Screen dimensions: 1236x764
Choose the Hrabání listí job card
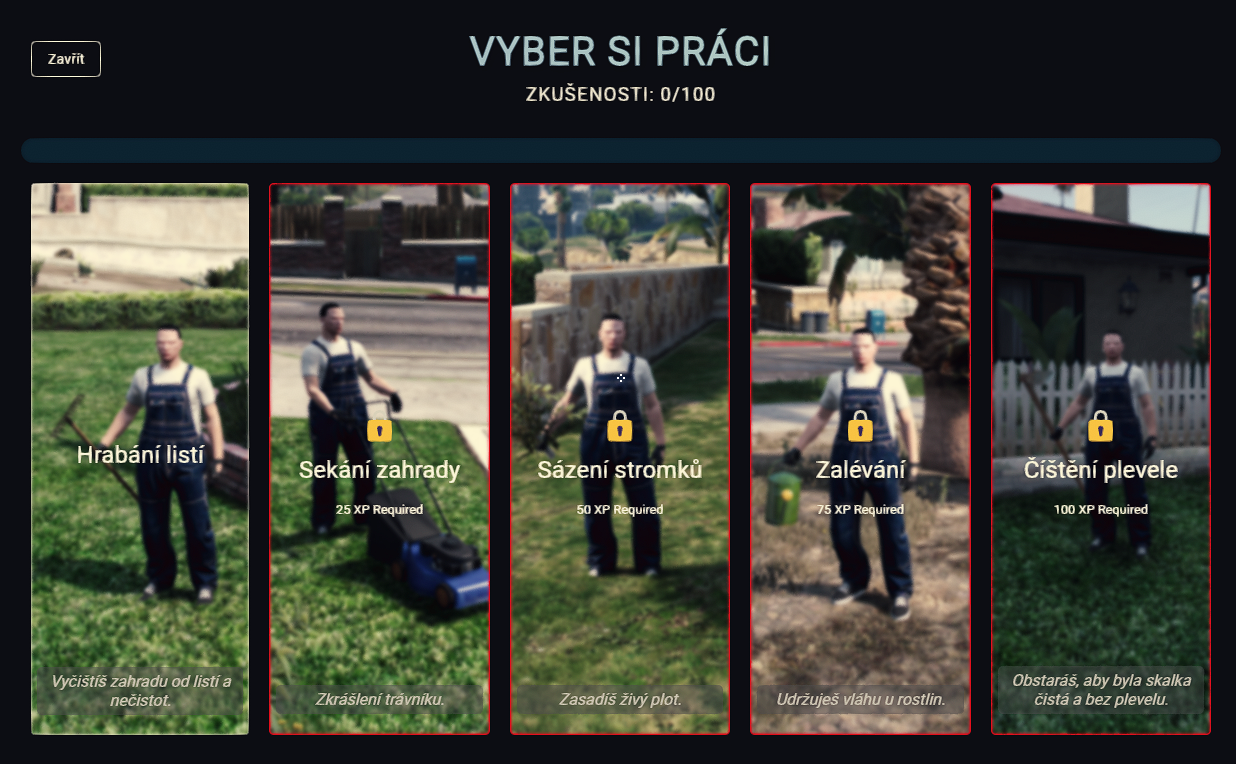point(140,458)
